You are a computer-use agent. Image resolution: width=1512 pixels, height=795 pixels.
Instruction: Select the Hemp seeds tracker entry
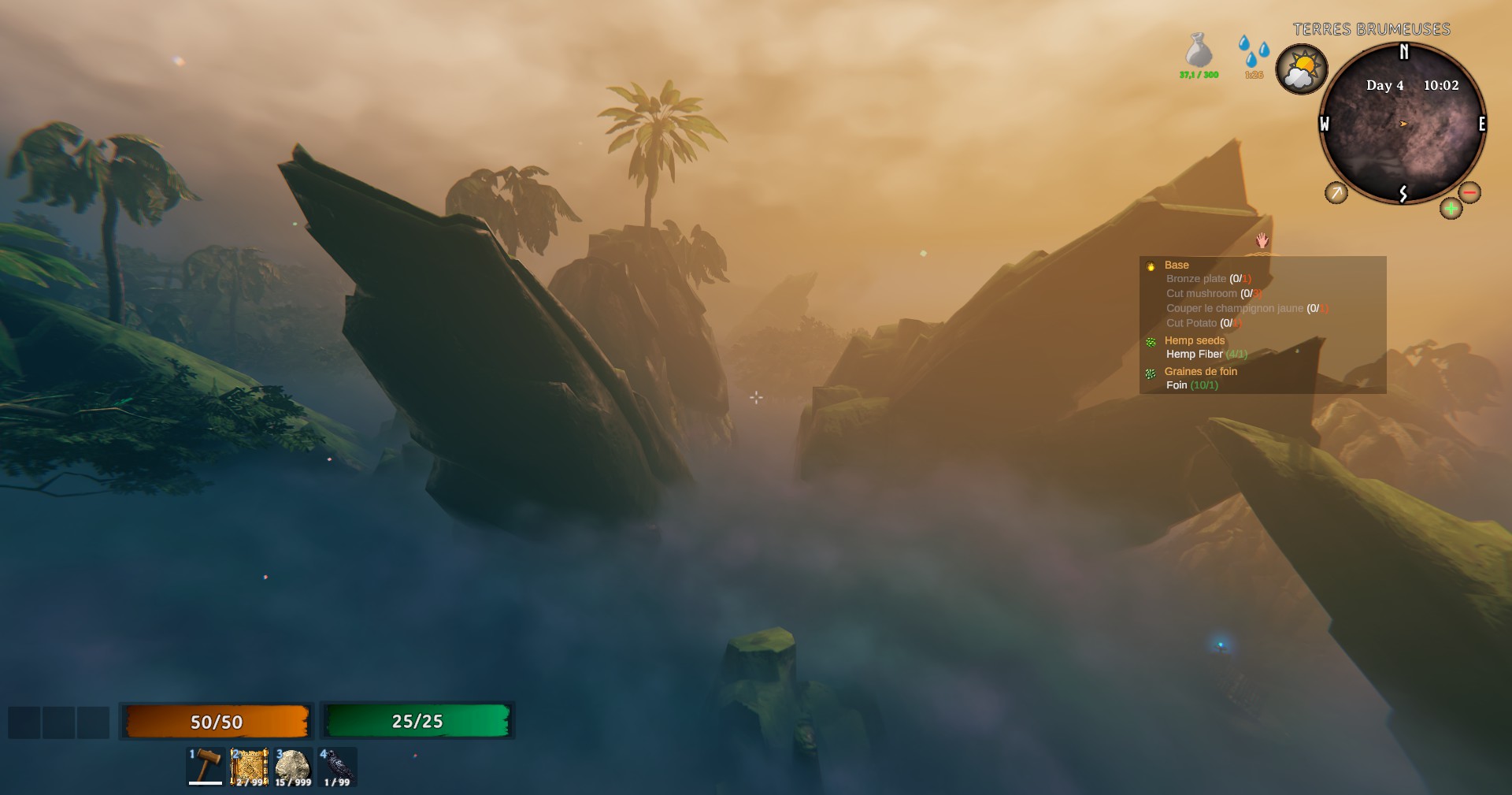1194,340
